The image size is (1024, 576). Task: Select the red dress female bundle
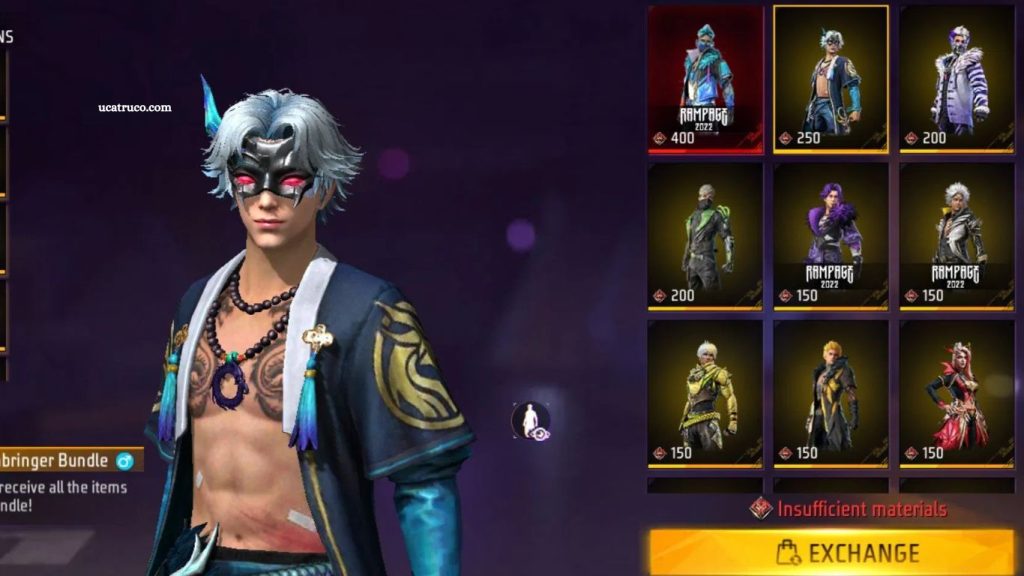point(957,394)
